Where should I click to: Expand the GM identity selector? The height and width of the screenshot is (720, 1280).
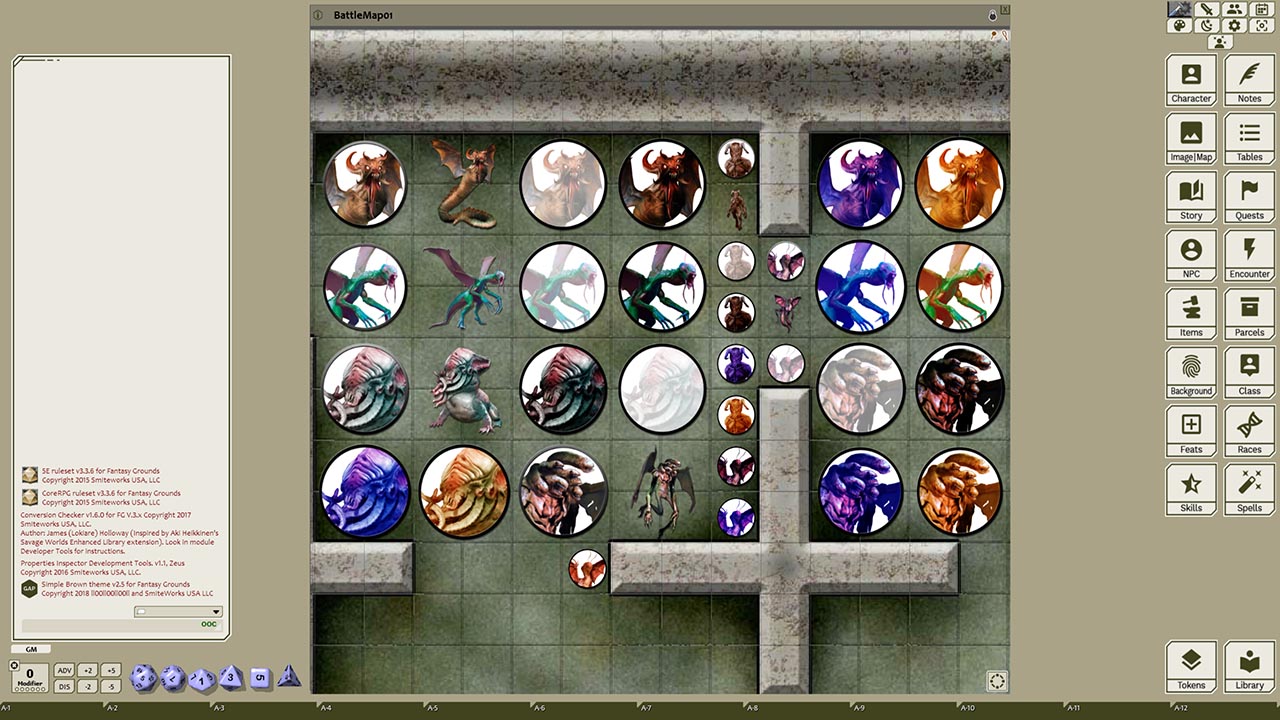(x=30, y=649)
